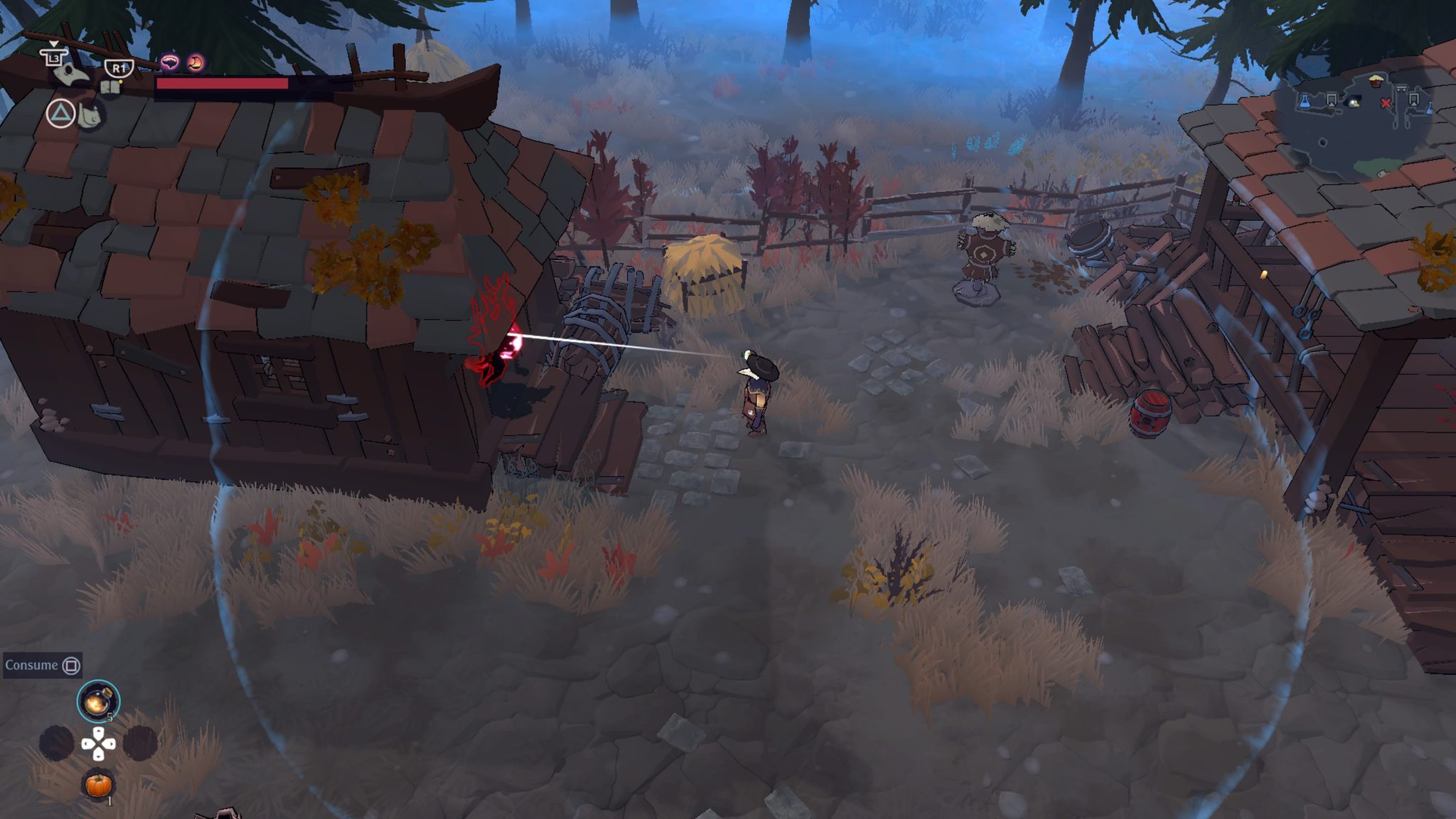Click the d-pad consumable selector widget
Image resolution: width=1456 pixels, height=819 pixels.
coord(98,744)
